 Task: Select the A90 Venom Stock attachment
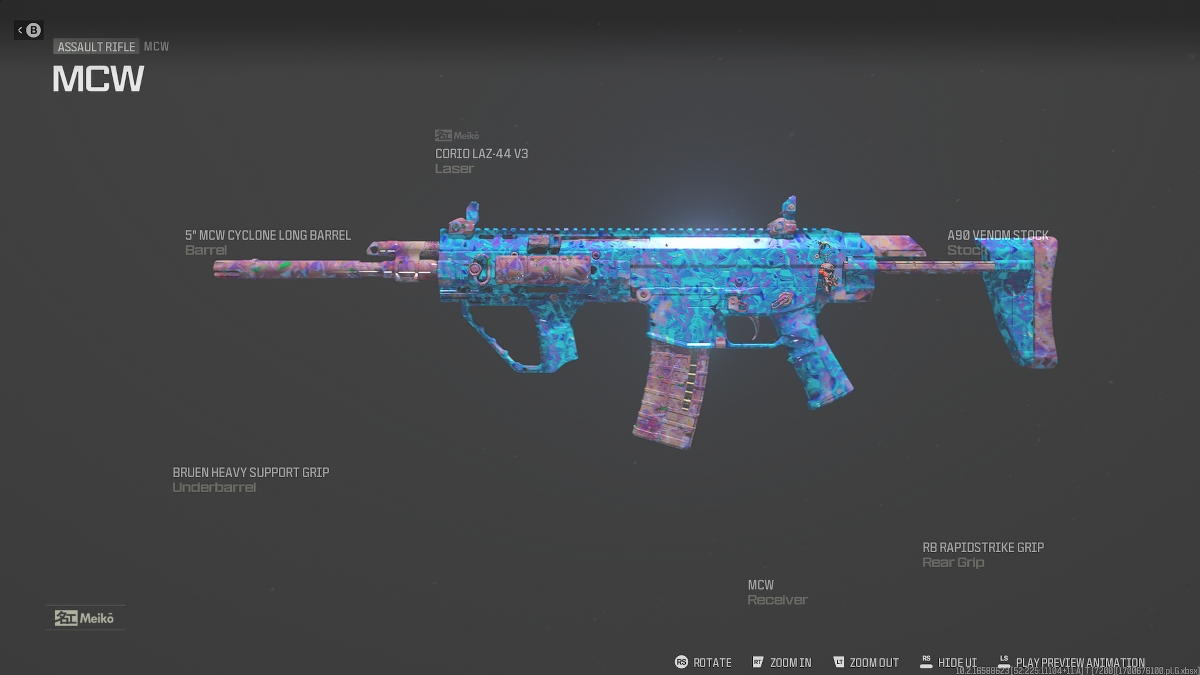[997, 236]
